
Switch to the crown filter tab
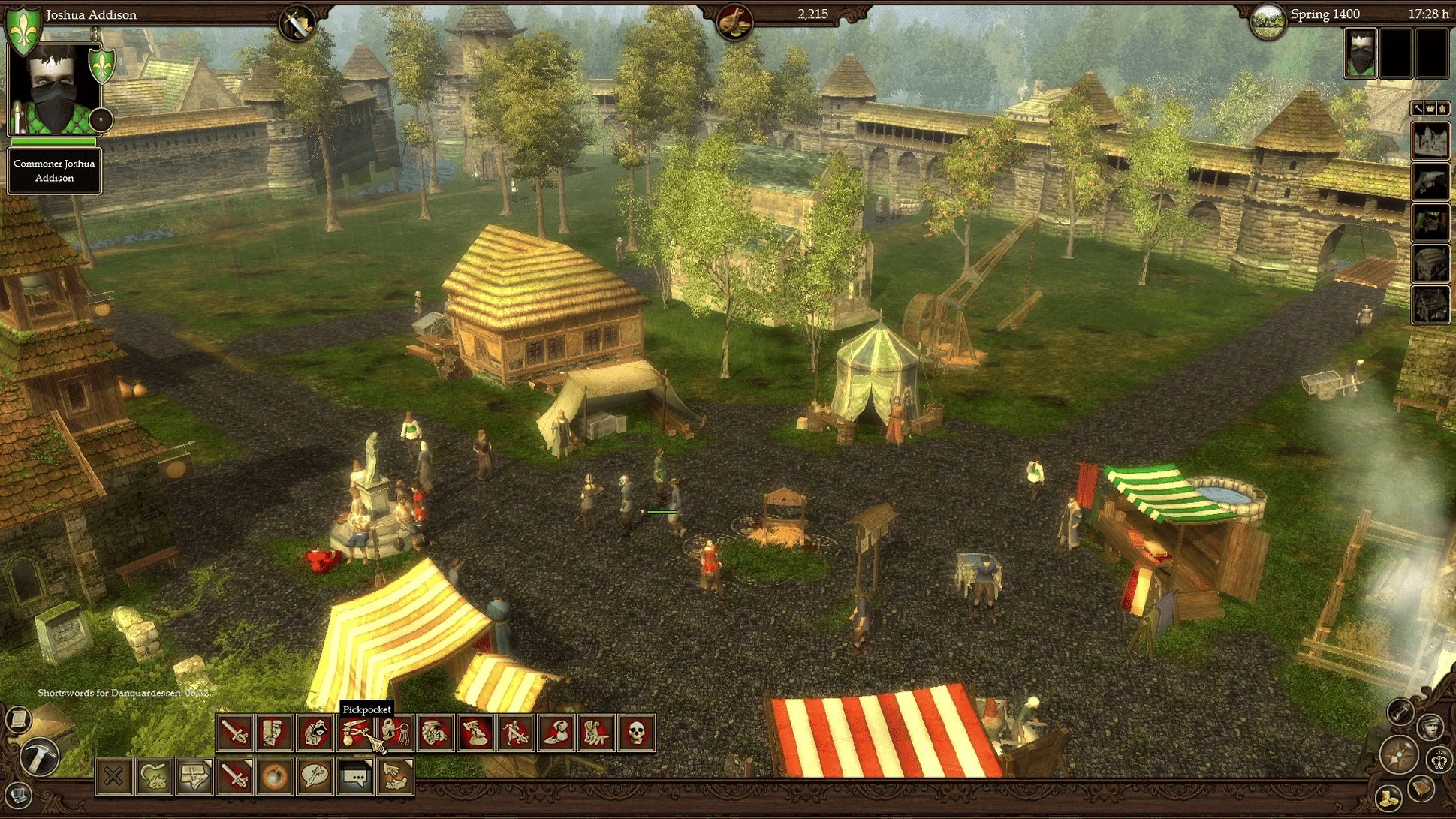tap(1430, 109)
